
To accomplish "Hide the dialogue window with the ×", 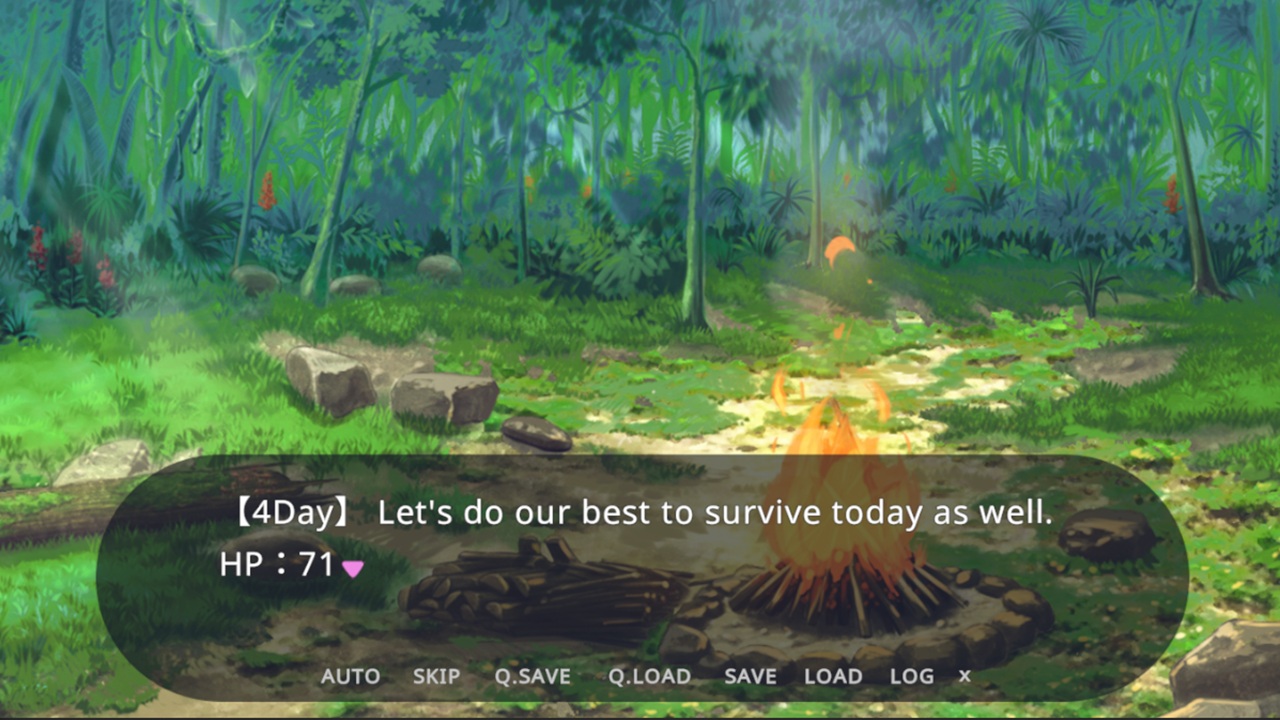I will (x=963, y=676).
